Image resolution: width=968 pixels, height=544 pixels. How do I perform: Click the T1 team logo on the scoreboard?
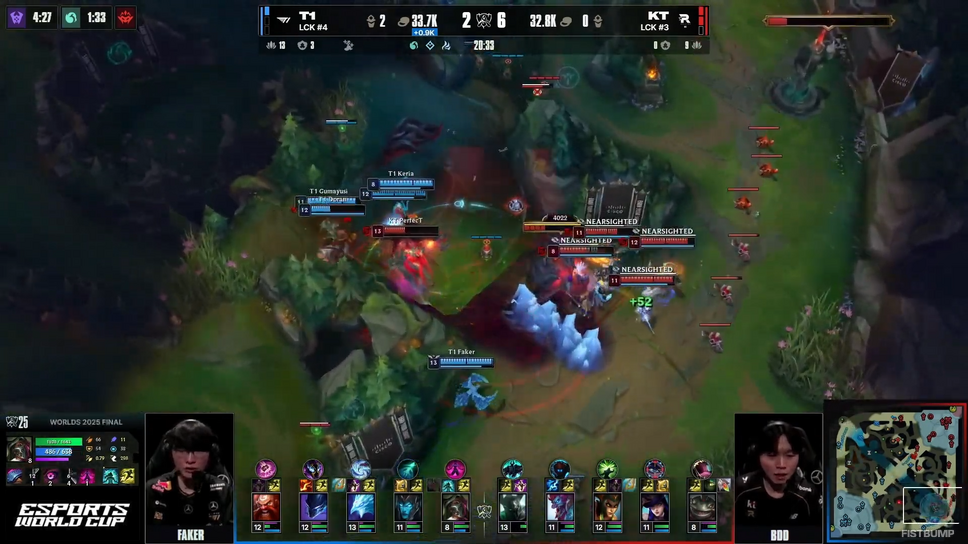pyautogui.click(x=284, y=19)
